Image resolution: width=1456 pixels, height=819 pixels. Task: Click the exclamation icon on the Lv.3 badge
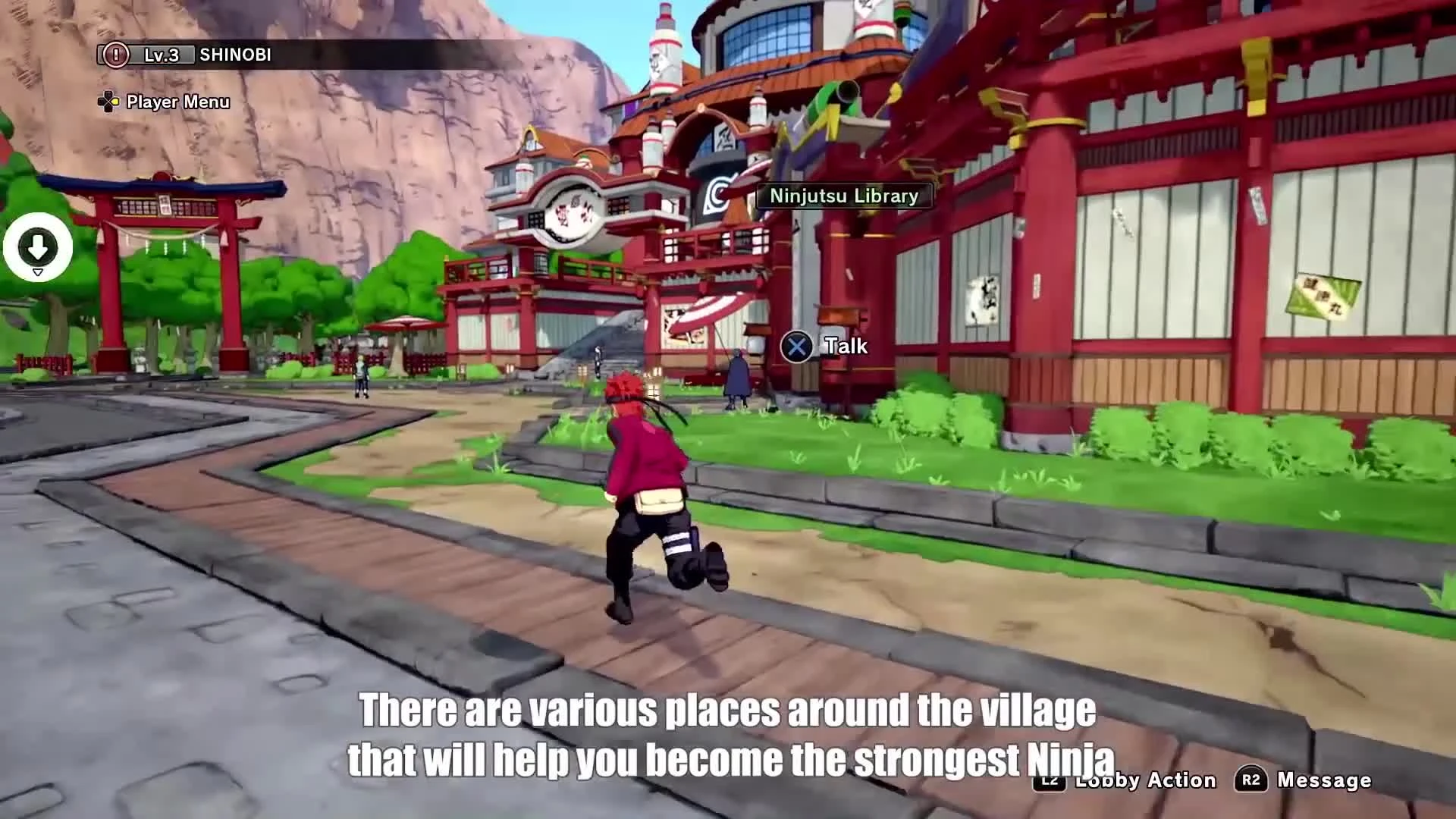[115, 55]
